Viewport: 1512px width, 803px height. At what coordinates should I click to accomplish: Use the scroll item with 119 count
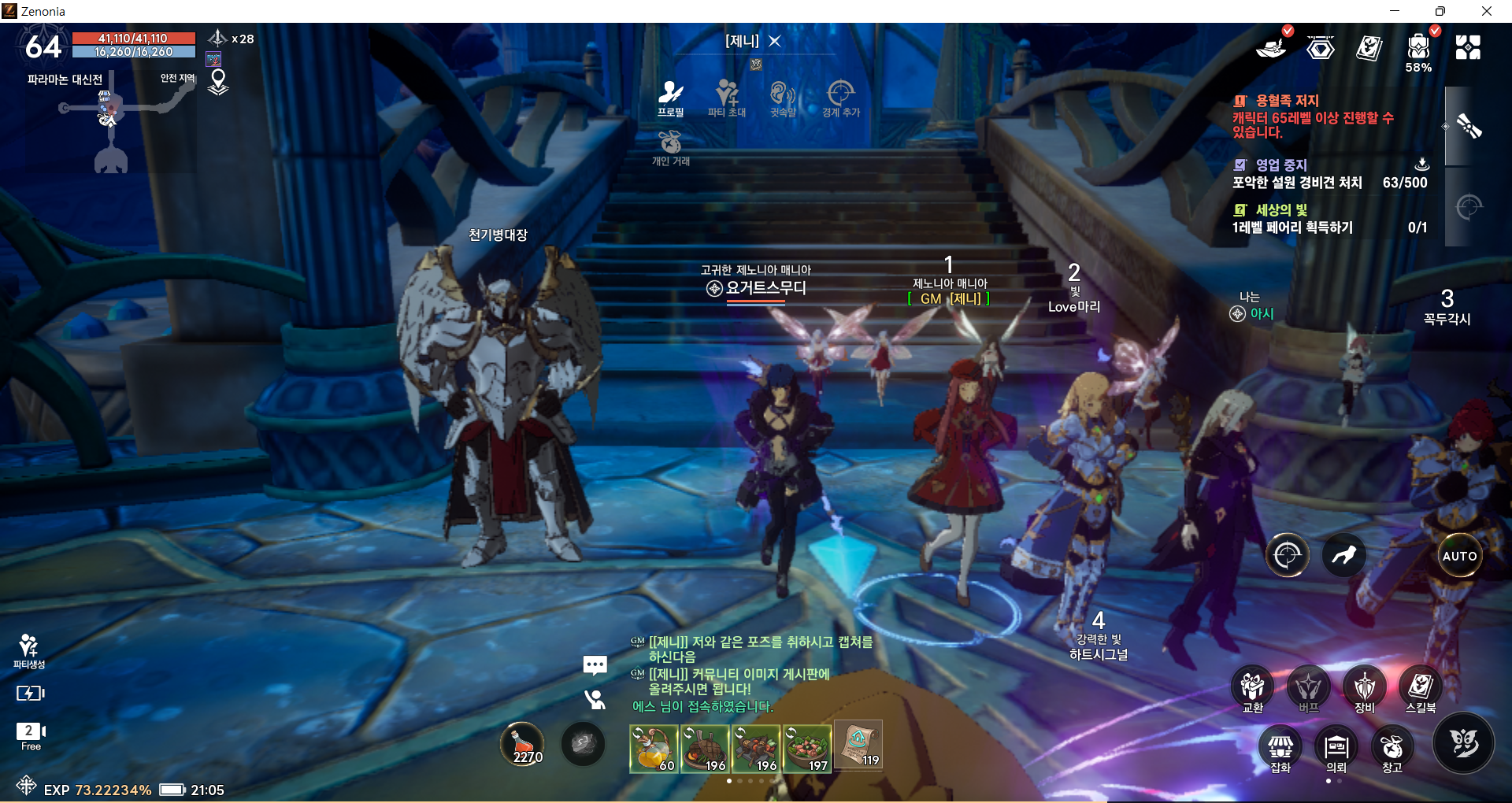tap(858, 745)
